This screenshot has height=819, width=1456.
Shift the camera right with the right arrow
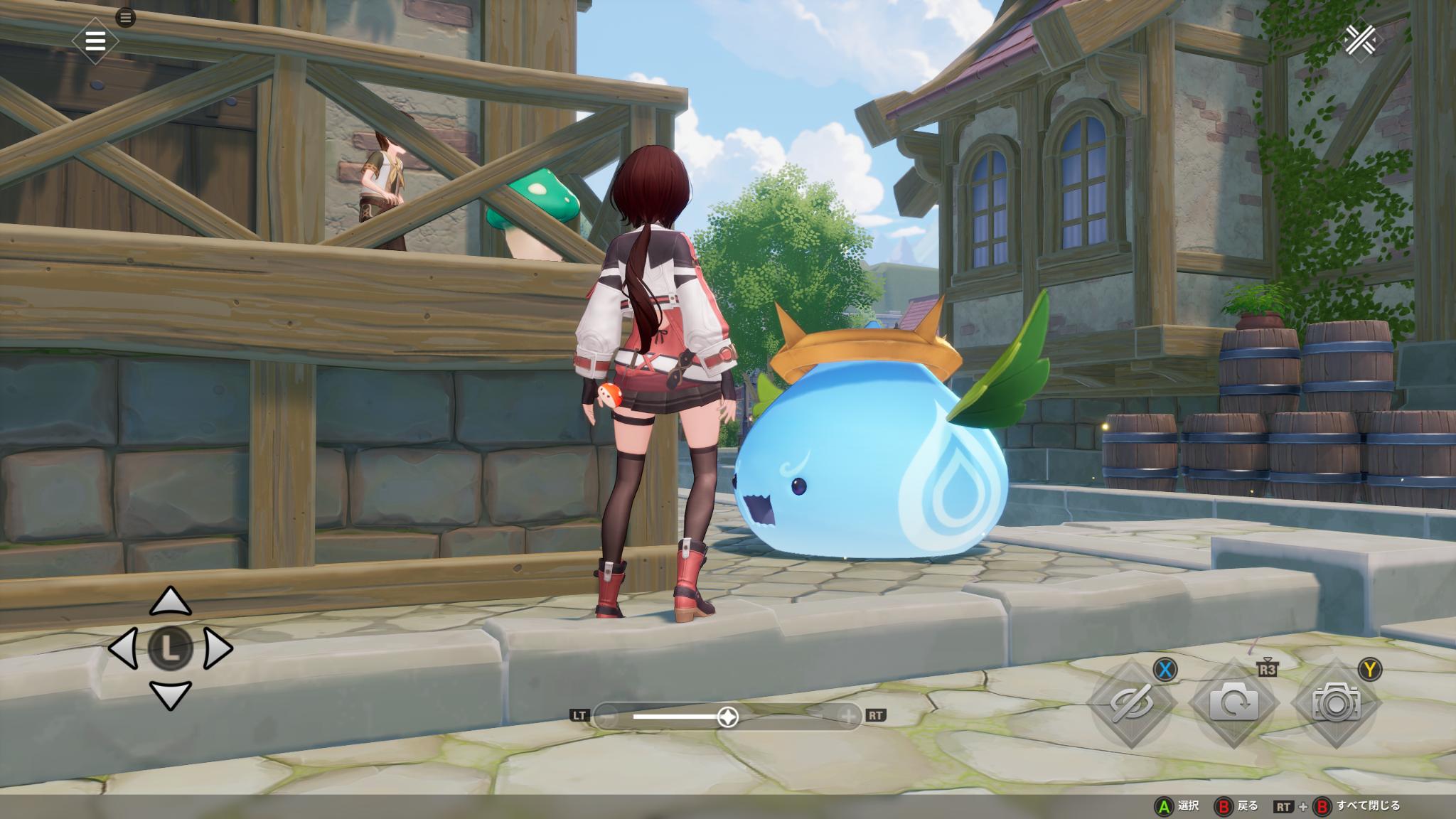(x=217, y=648)
